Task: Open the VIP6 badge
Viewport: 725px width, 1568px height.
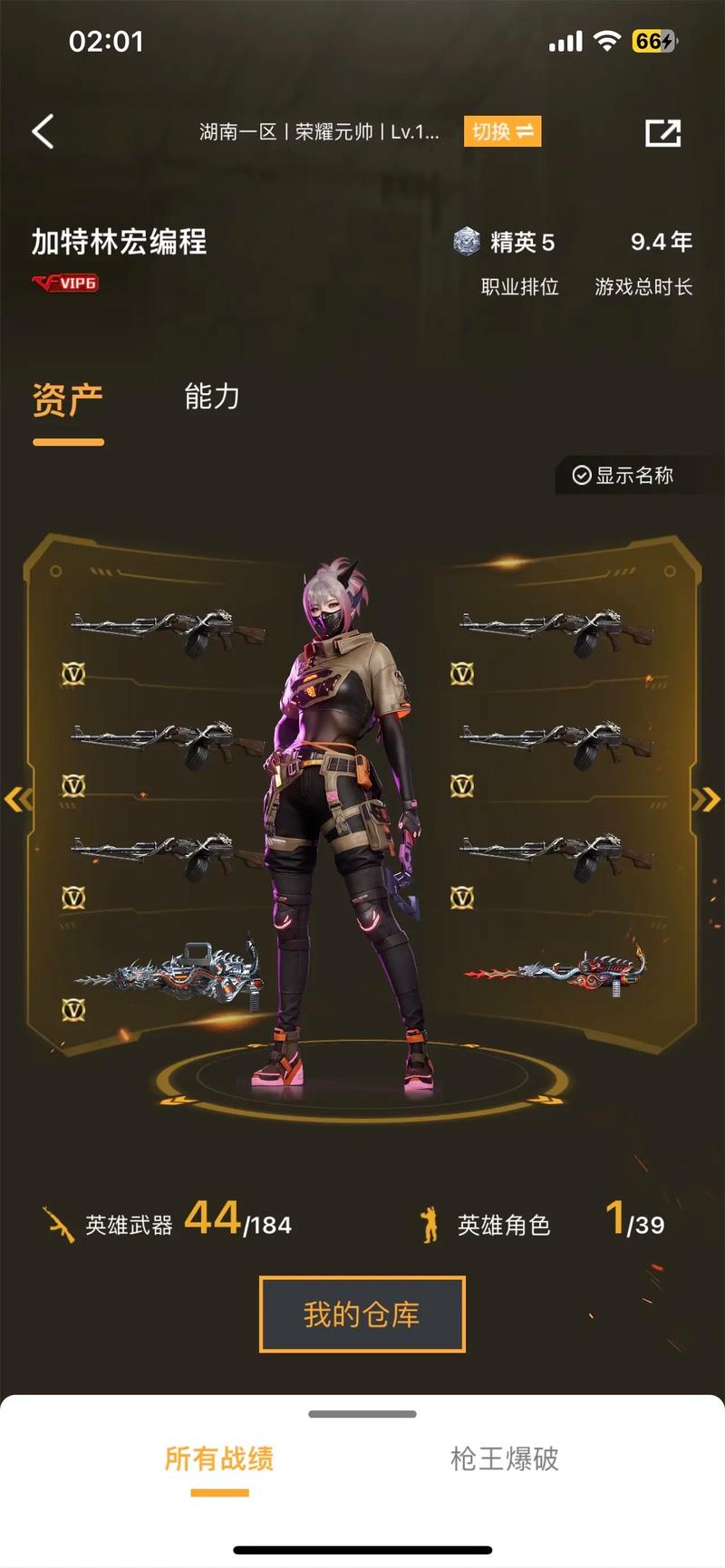Action: [65, 284]
